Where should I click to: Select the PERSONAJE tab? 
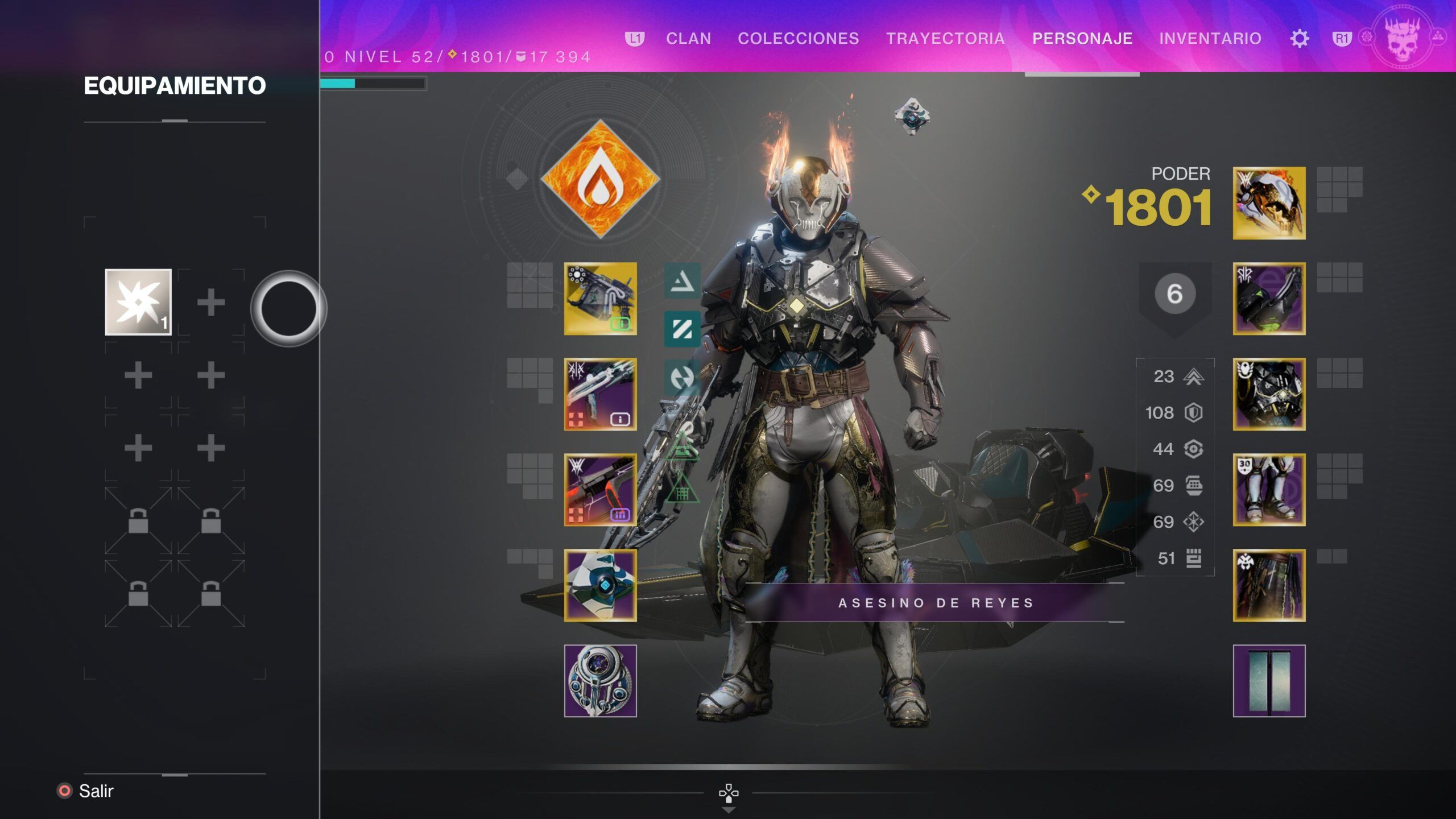tap(1082, 39)
